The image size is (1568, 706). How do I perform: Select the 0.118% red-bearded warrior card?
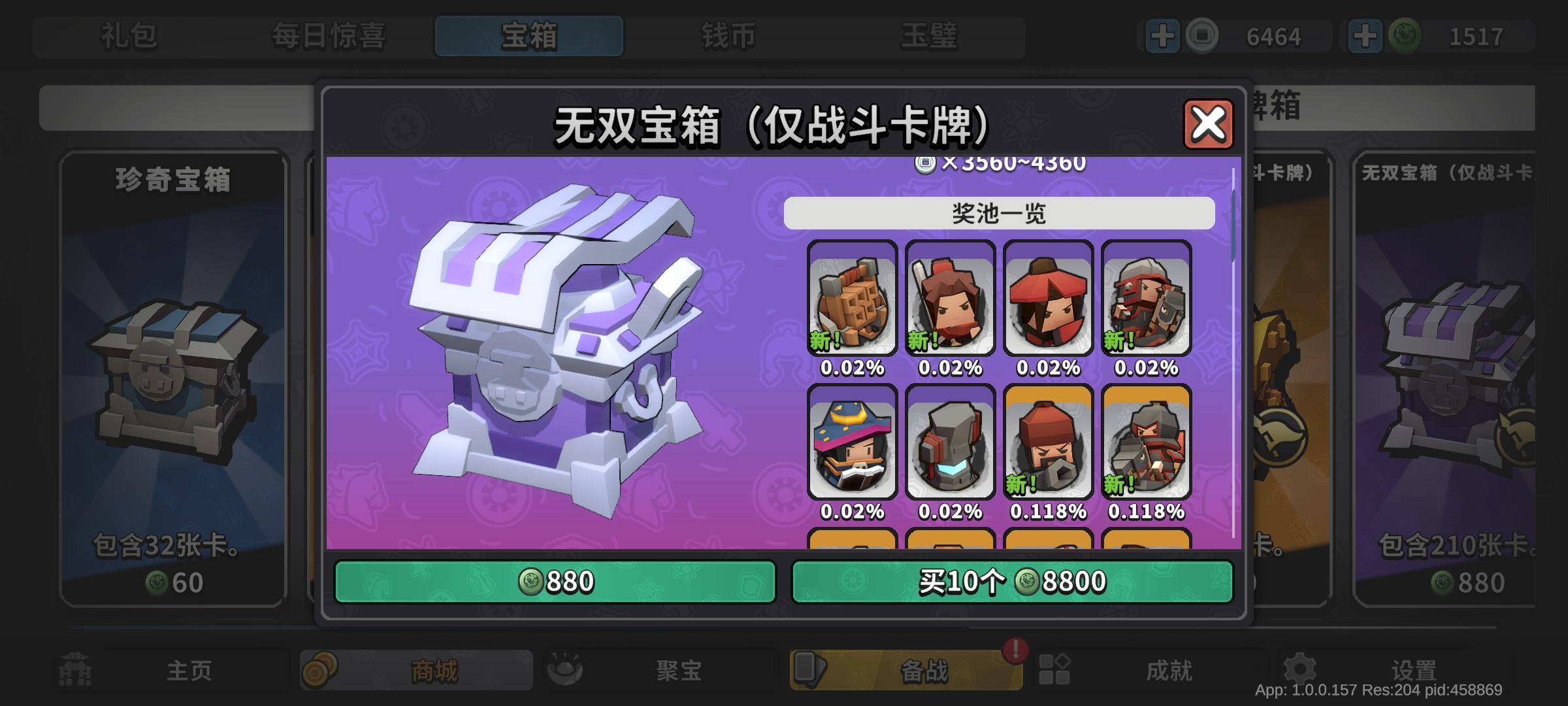1048,445
